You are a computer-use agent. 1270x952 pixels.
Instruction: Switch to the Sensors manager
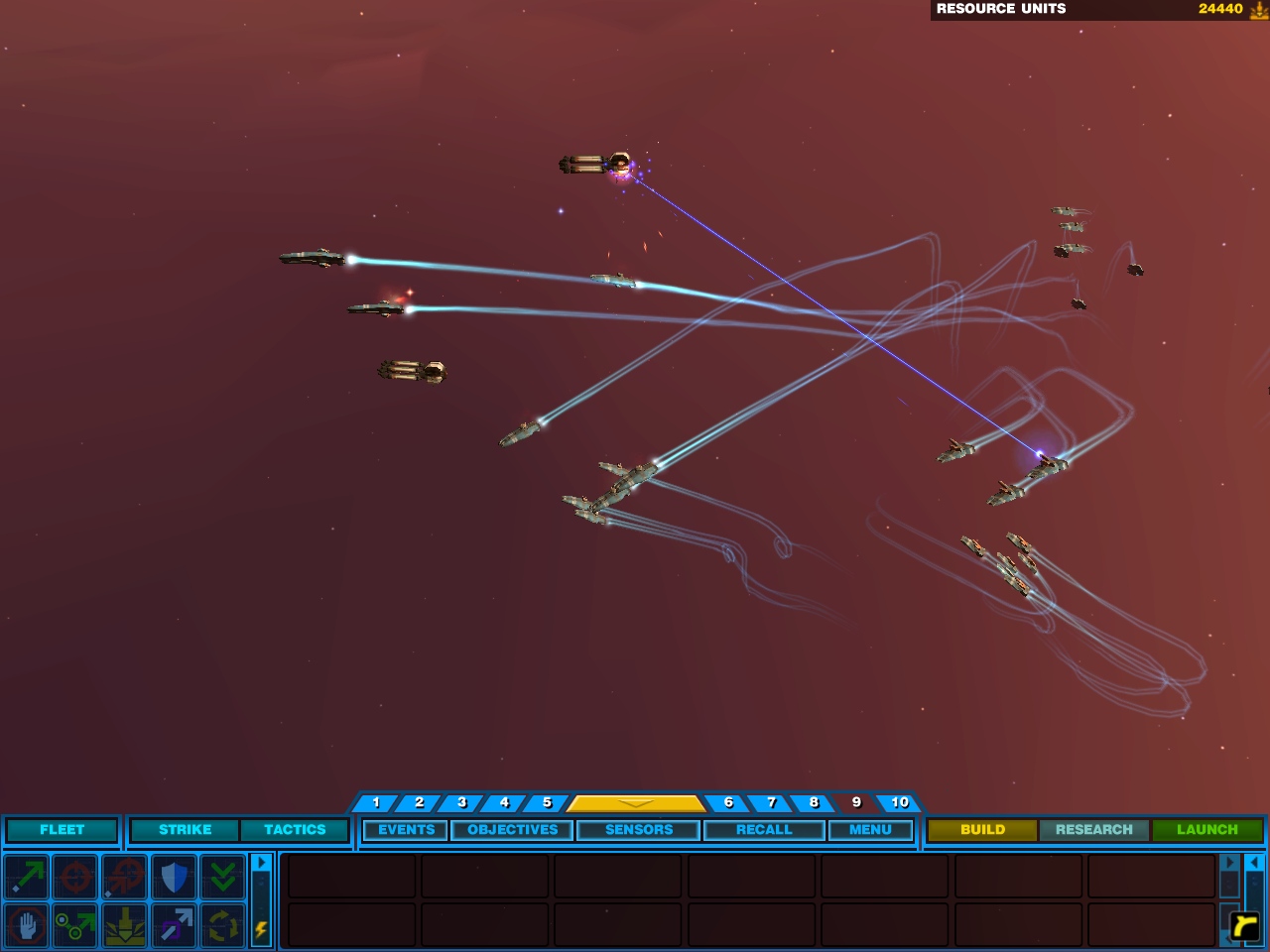click(639, 830)
